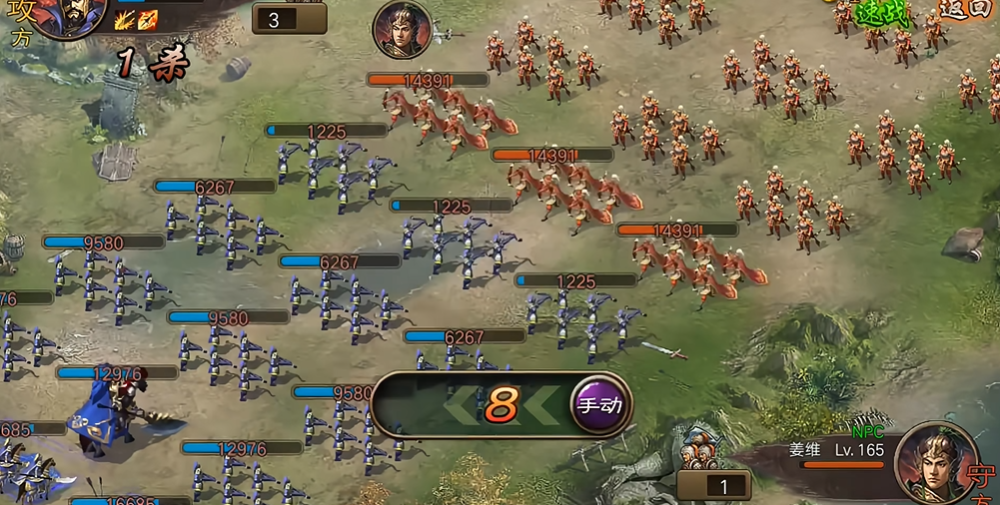Open defender Jiang Wei's portrait
1000x505 pixels.
(x=937, y=461)
